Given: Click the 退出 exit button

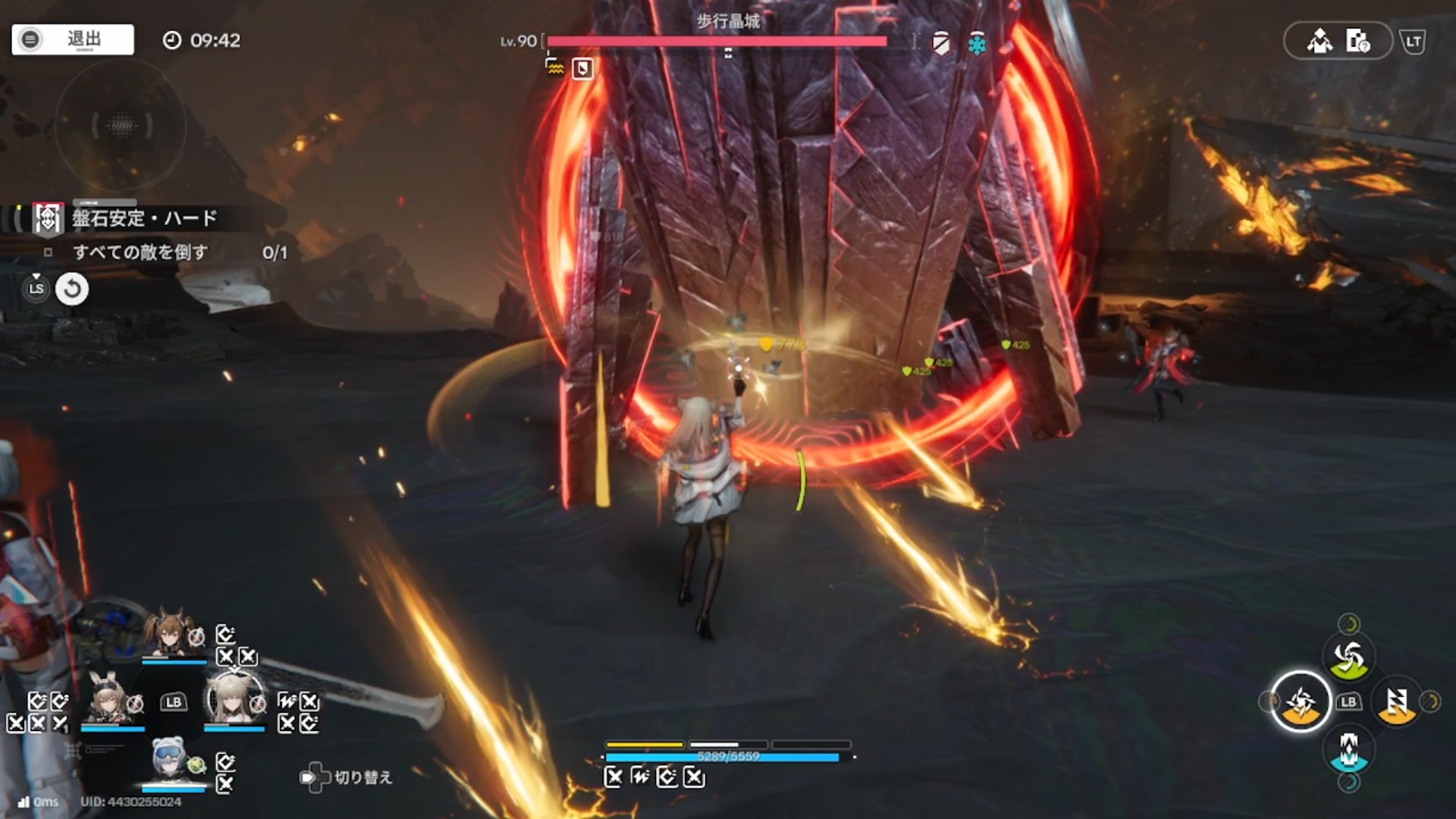Looking at the screenshot, I should click(73, 39).
